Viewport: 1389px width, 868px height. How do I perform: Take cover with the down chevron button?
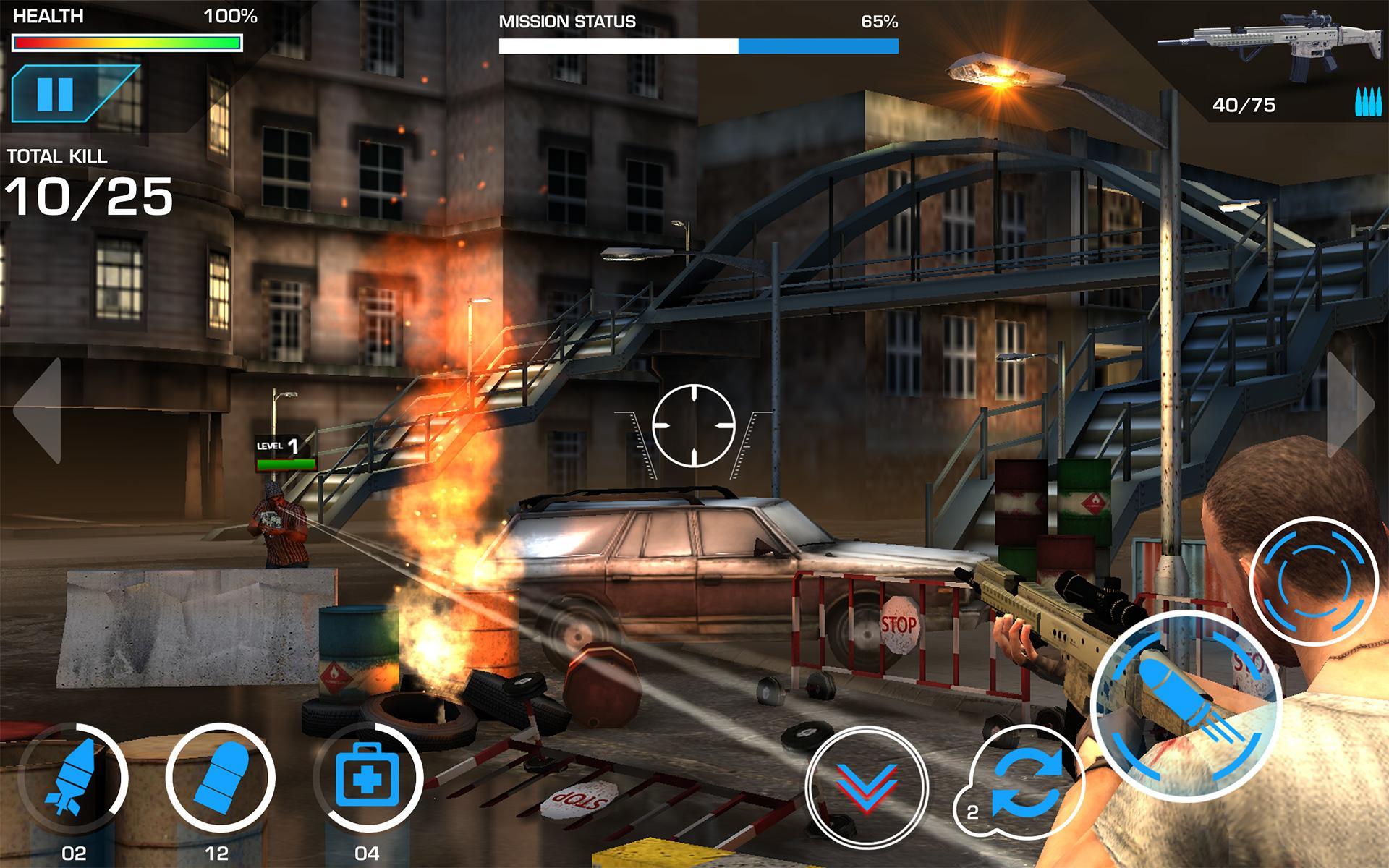click(866, 787)
